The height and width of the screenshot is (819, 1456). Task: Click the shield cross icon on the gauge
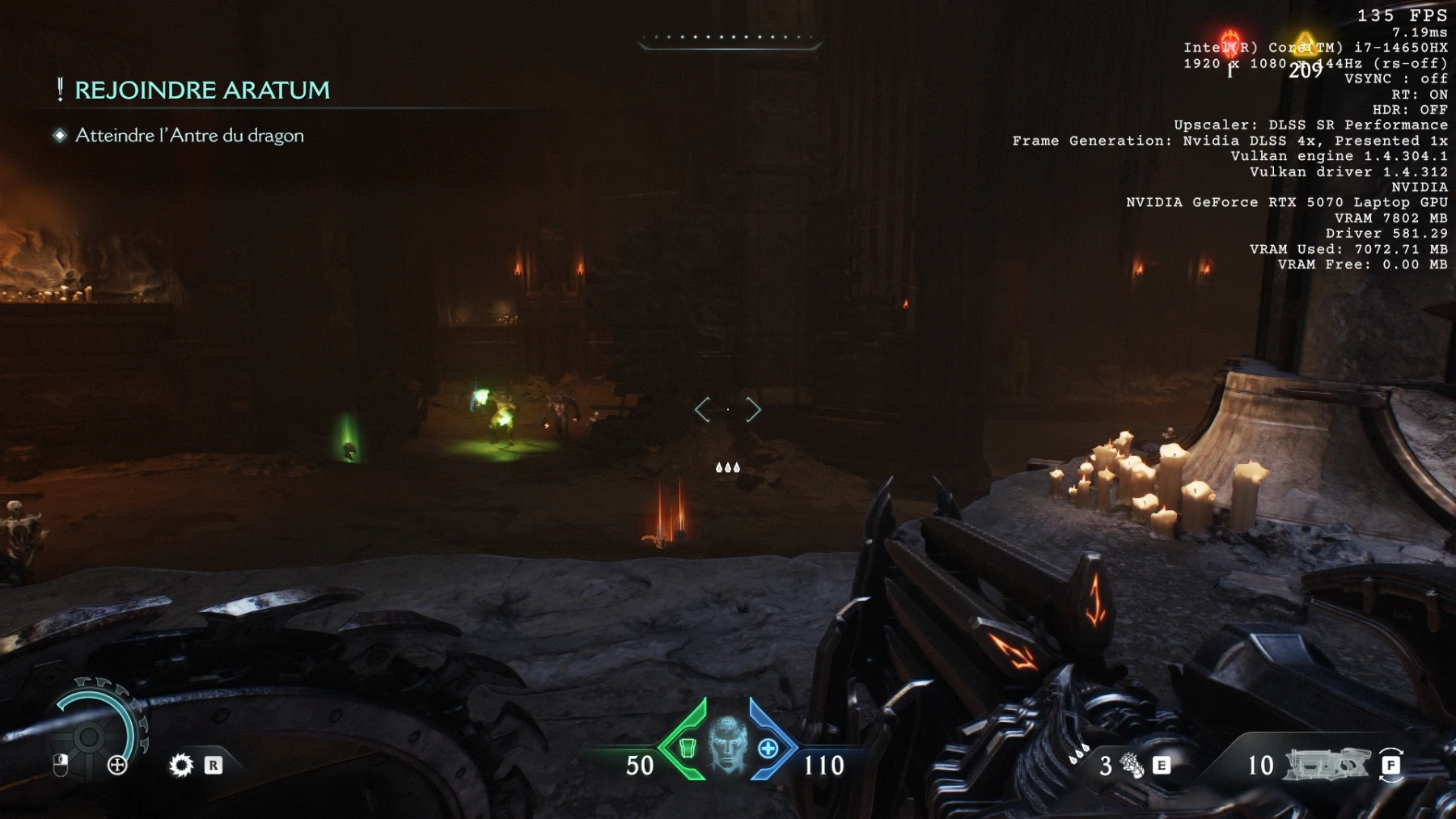tap(117, 765)
